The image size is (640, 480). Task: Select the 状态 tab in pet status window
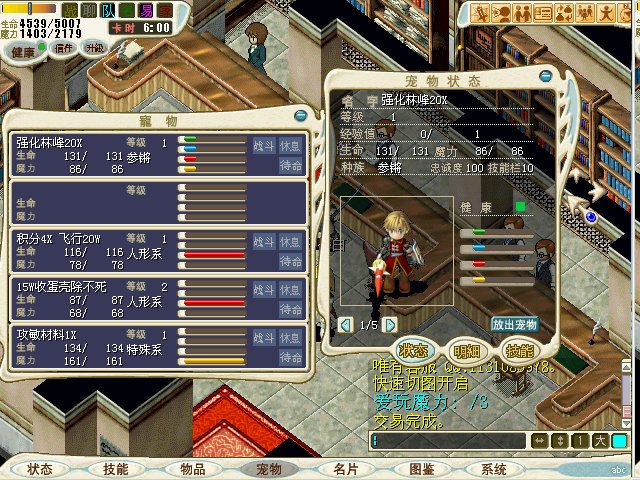(x=414, y=350)
